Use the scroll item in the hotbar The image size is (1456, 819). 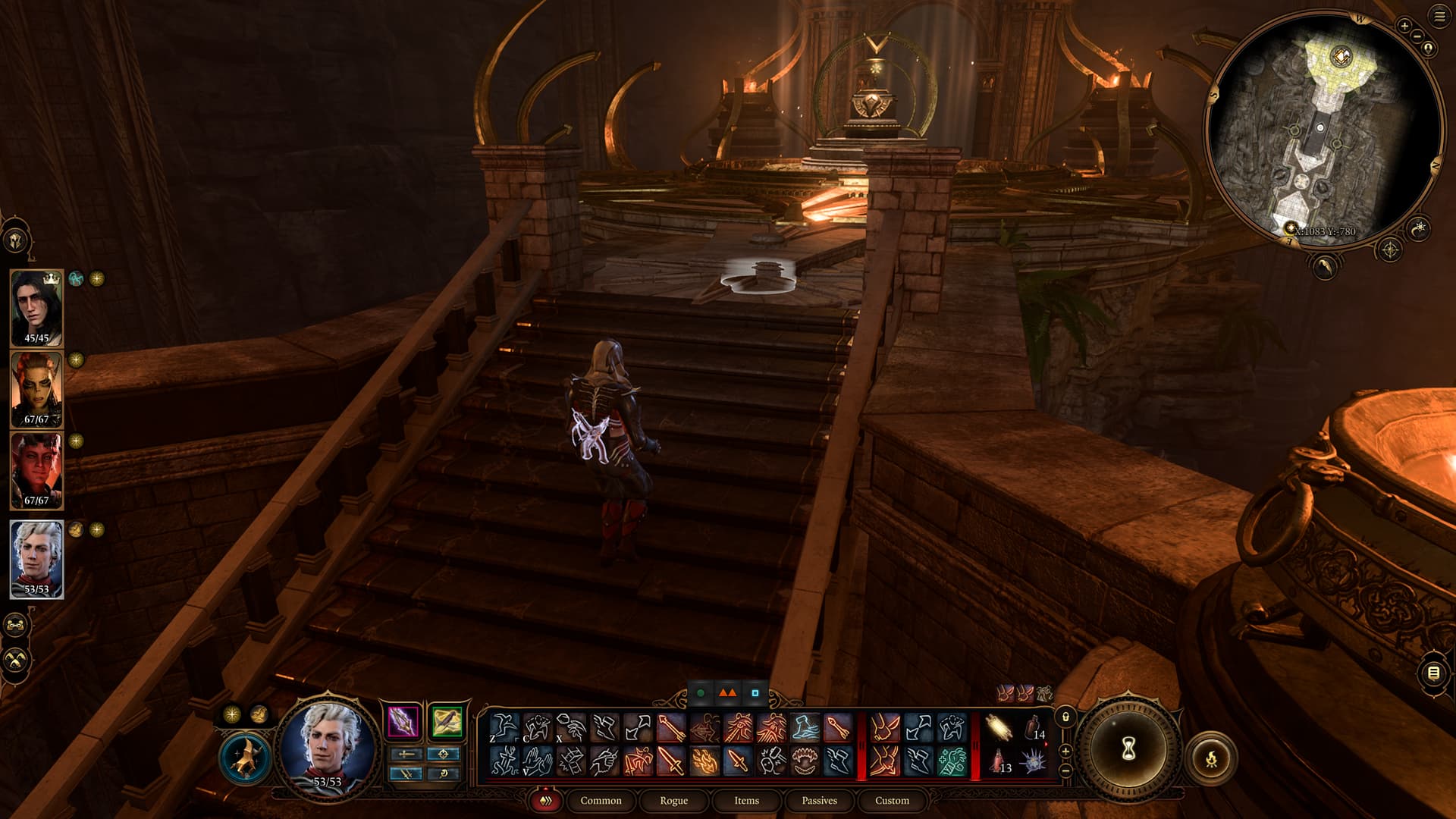999,728
